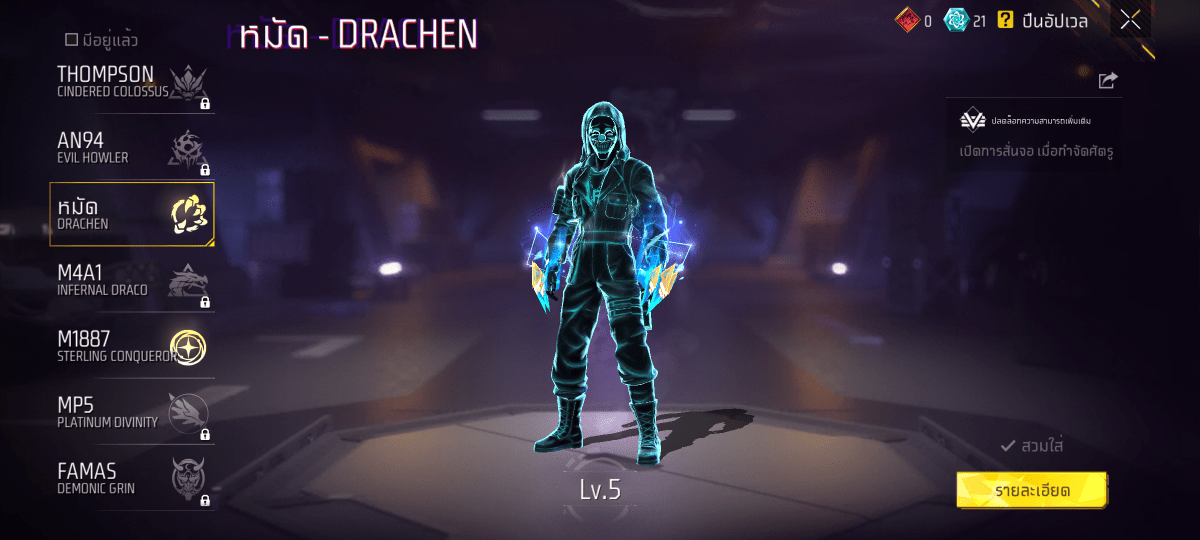
Task: Tap the red token currency icon
Action: [906, 20]
